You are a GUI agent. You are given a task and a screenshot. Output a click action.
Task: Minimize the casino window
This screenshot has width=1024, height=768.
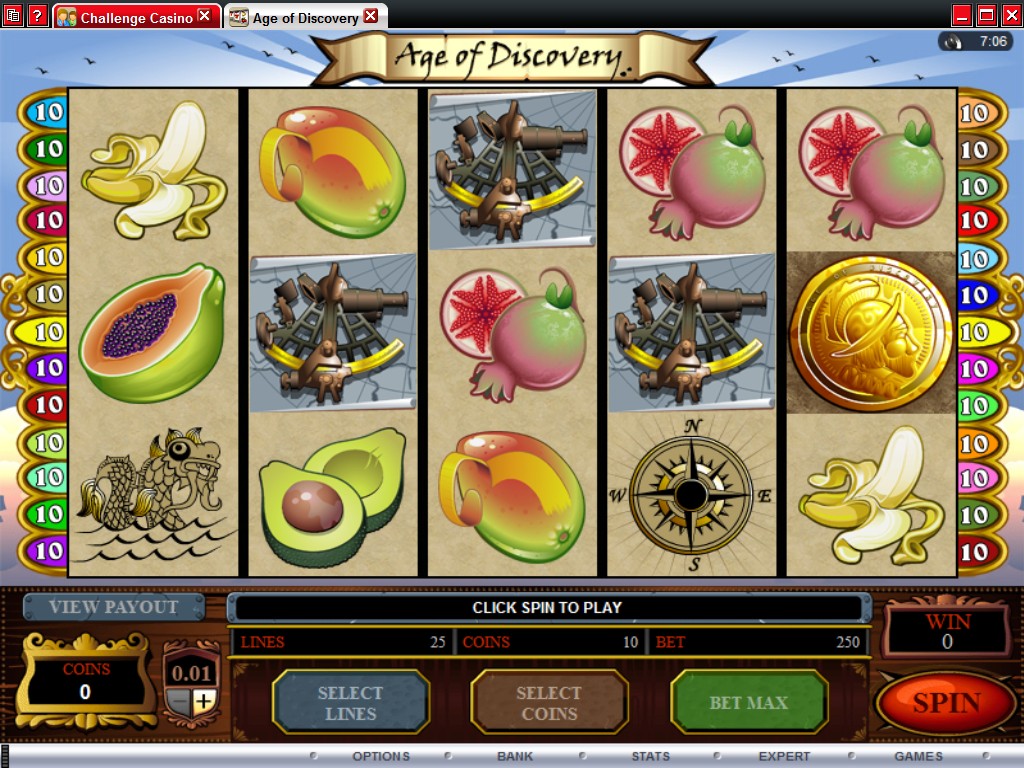point(962,16)
